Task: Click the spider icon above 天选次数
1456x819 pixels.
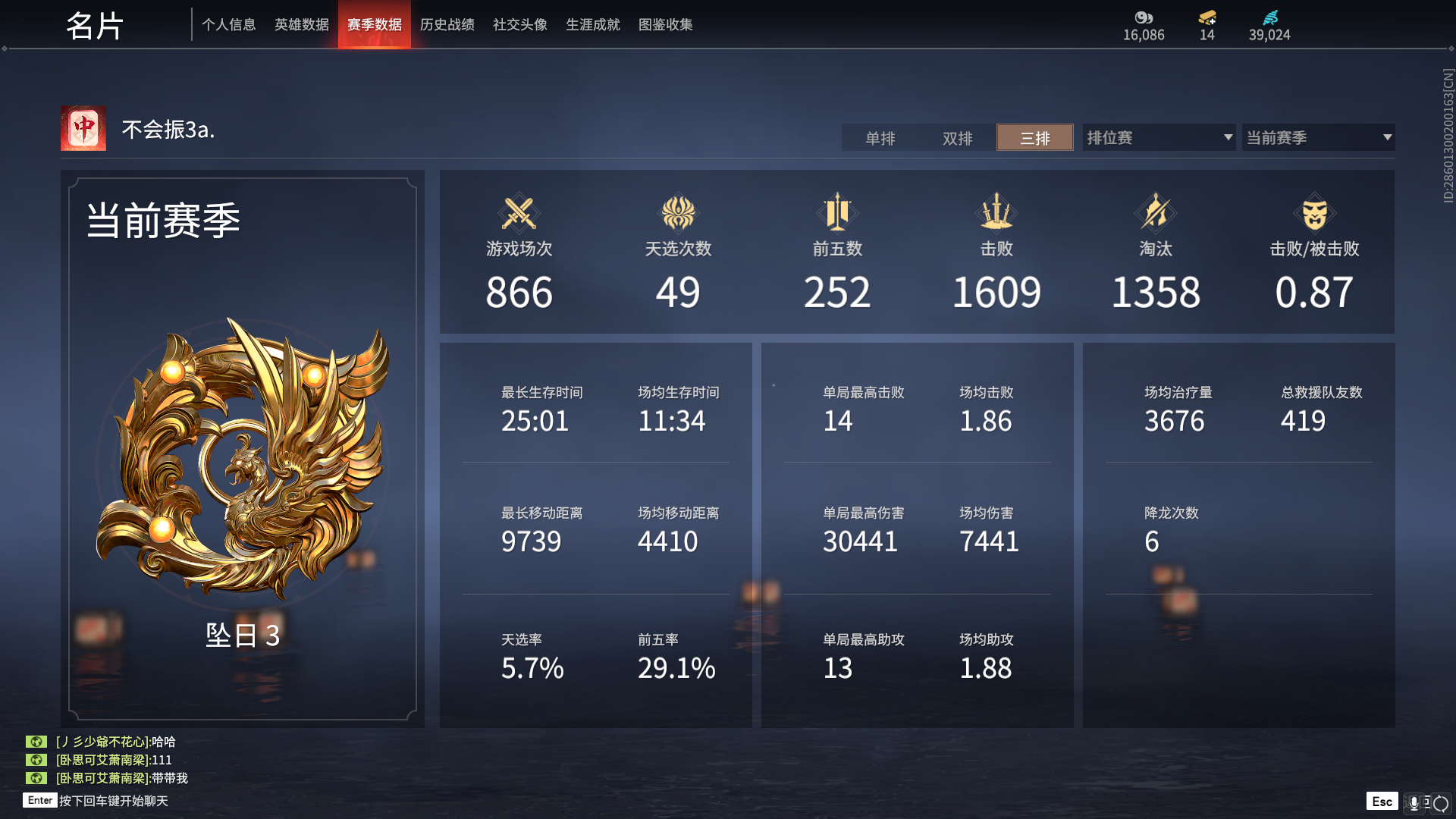Action: 678,214
